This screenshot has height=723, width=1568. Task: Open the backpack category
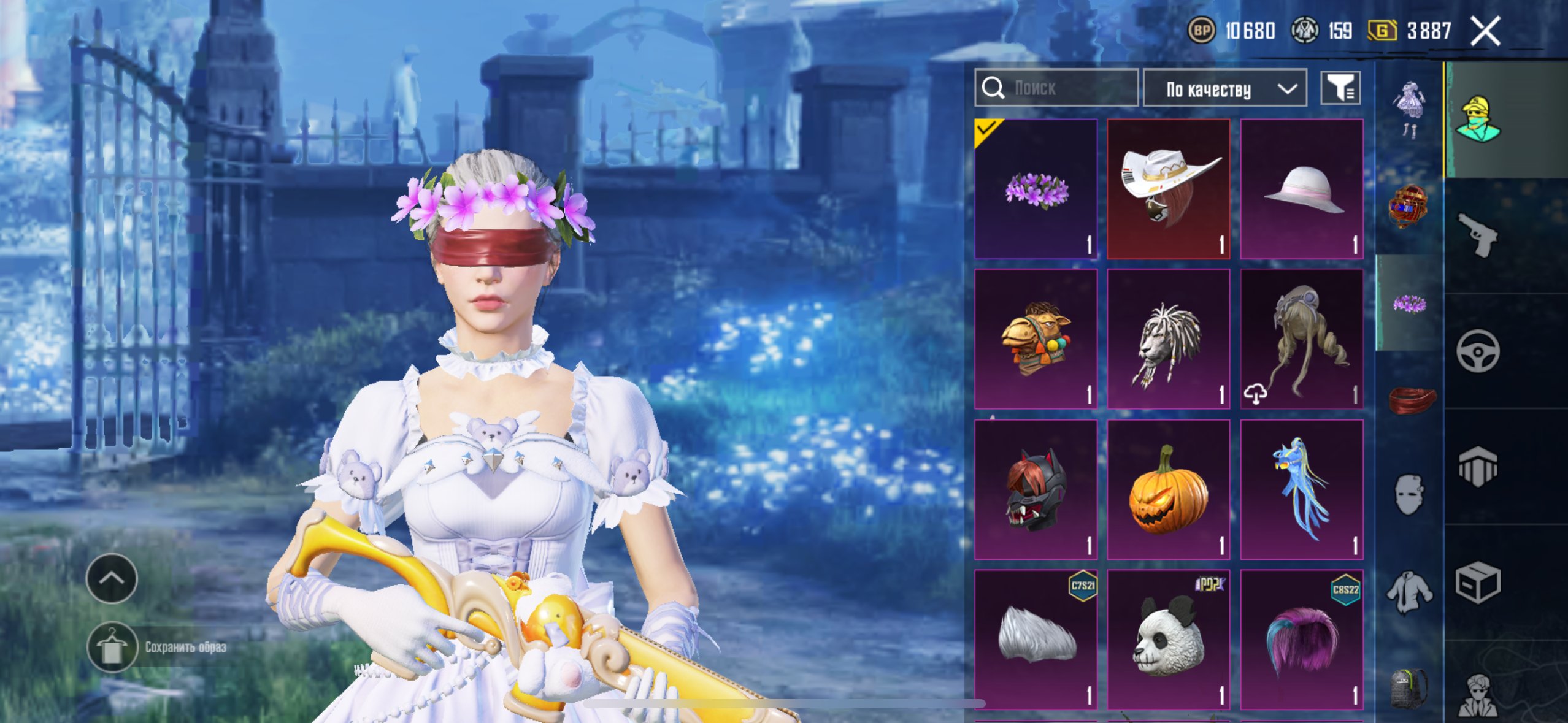click(x=1409, y=688)
